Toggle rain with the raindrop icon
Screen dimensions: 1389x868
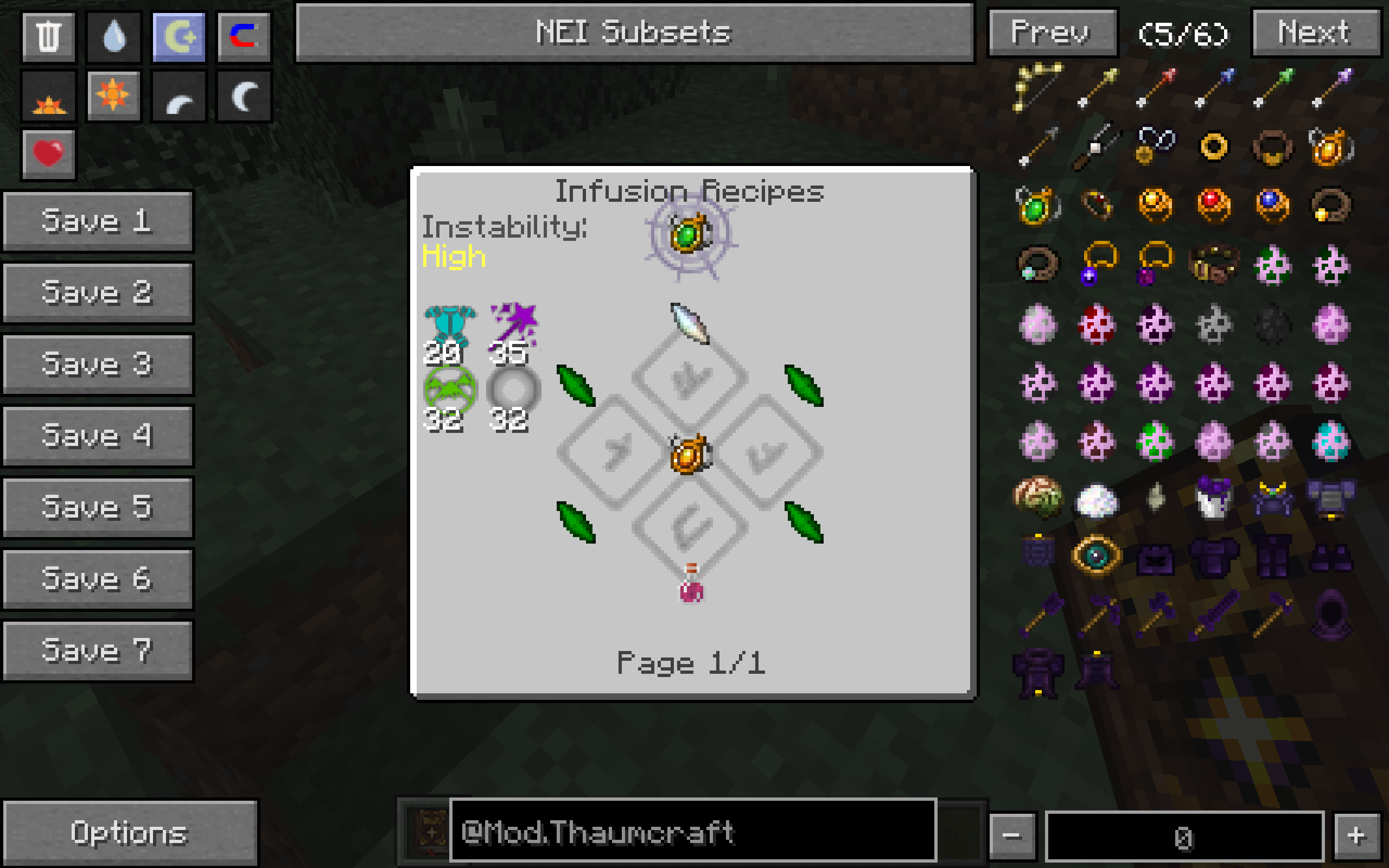point(112,37)
